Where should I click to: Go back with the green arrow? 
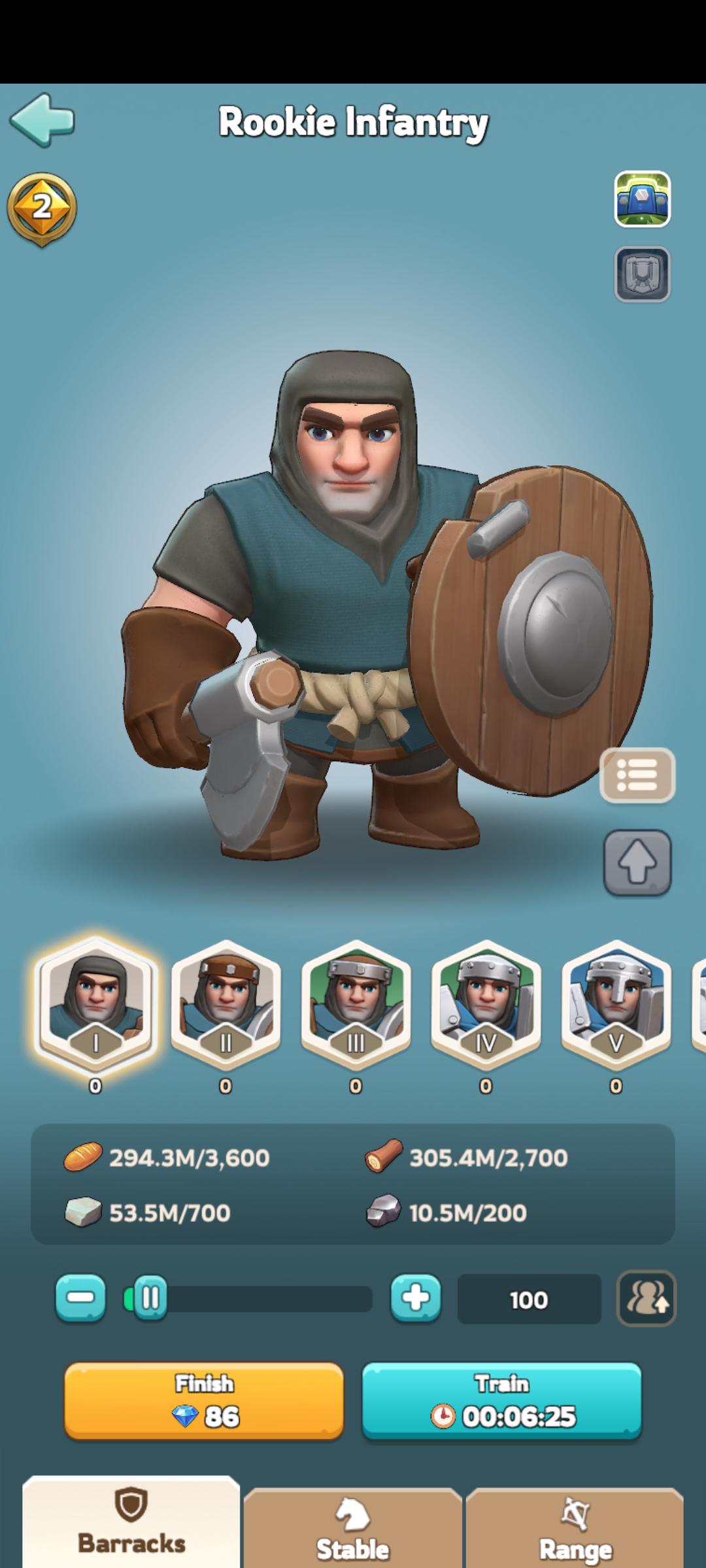[42, 120]
